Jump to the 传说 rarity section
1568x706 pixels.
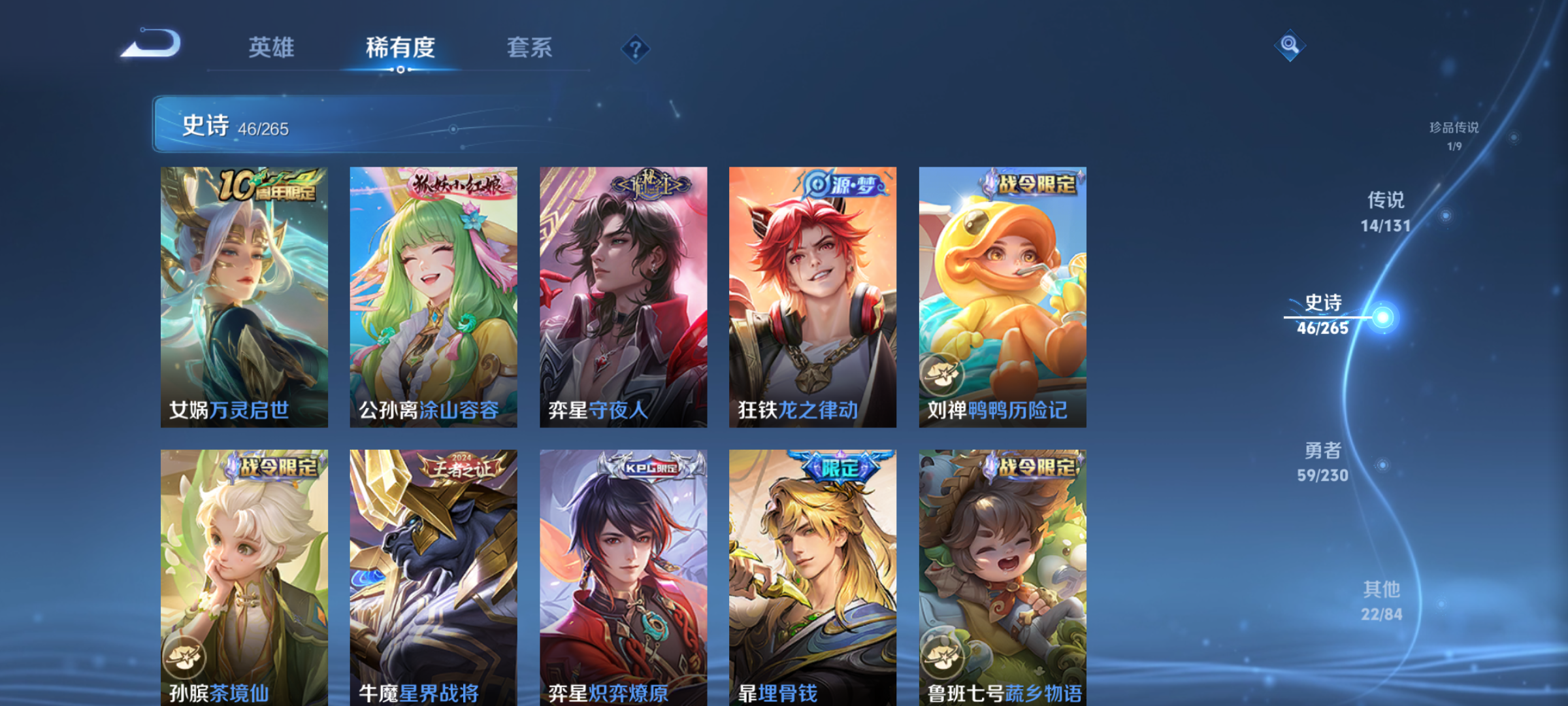1386,211
